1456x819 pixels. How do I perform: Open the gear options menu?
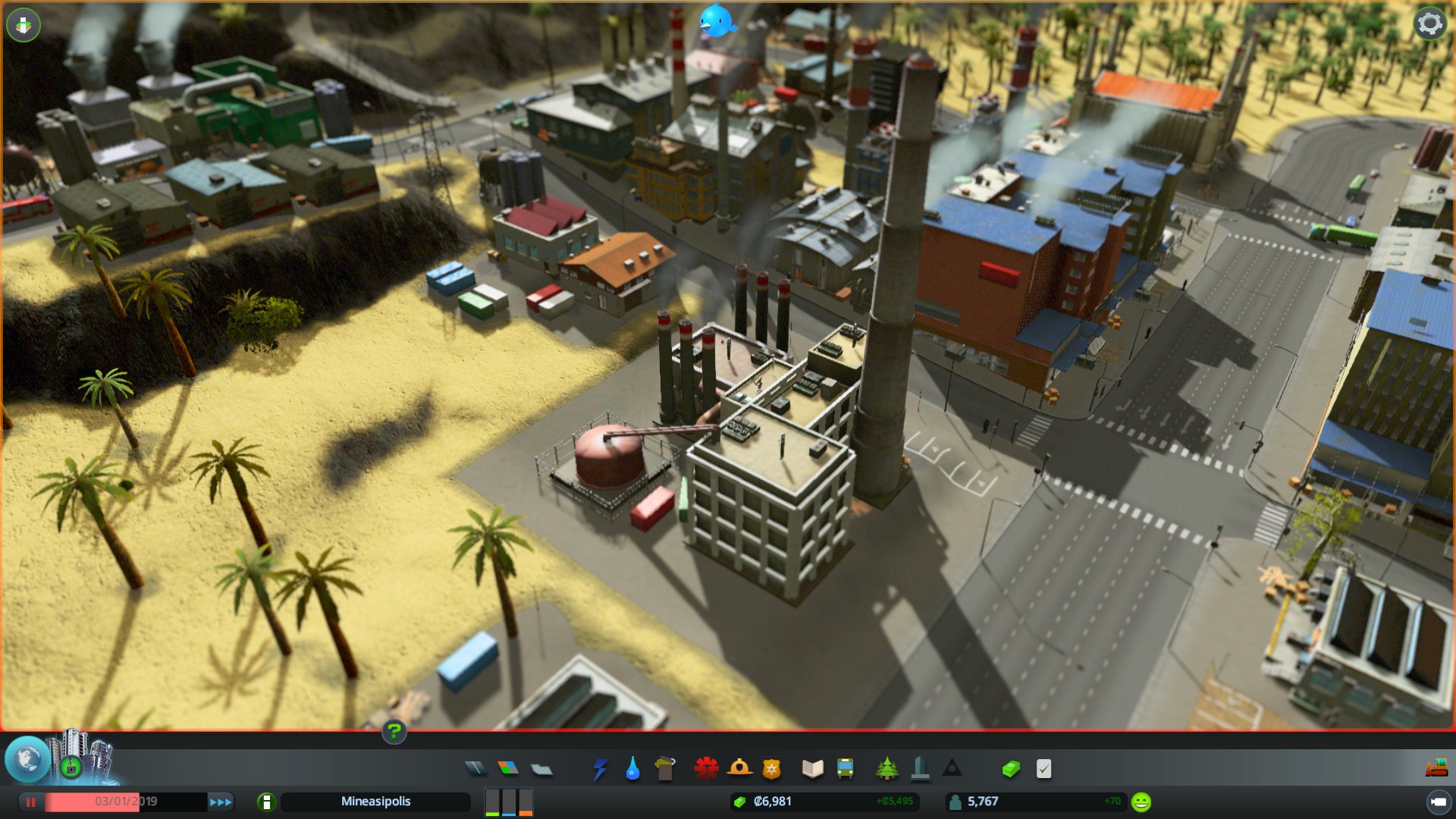[x=1429, y=24]
